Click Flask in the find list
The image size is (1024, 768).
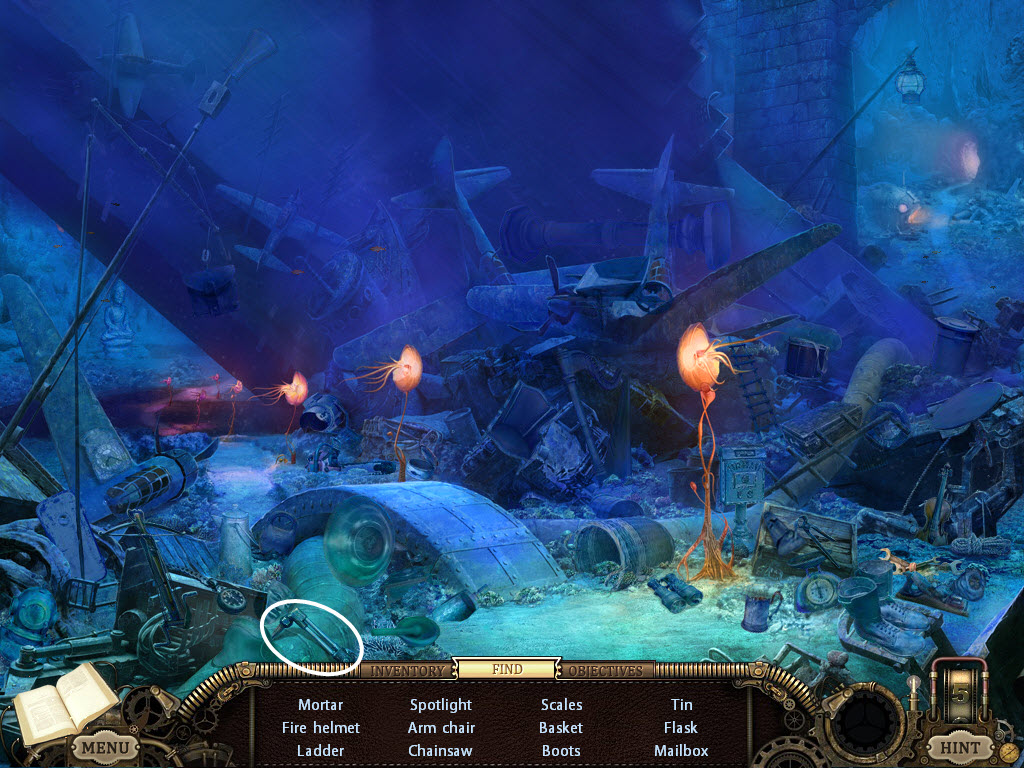click(x=681, y=728)
